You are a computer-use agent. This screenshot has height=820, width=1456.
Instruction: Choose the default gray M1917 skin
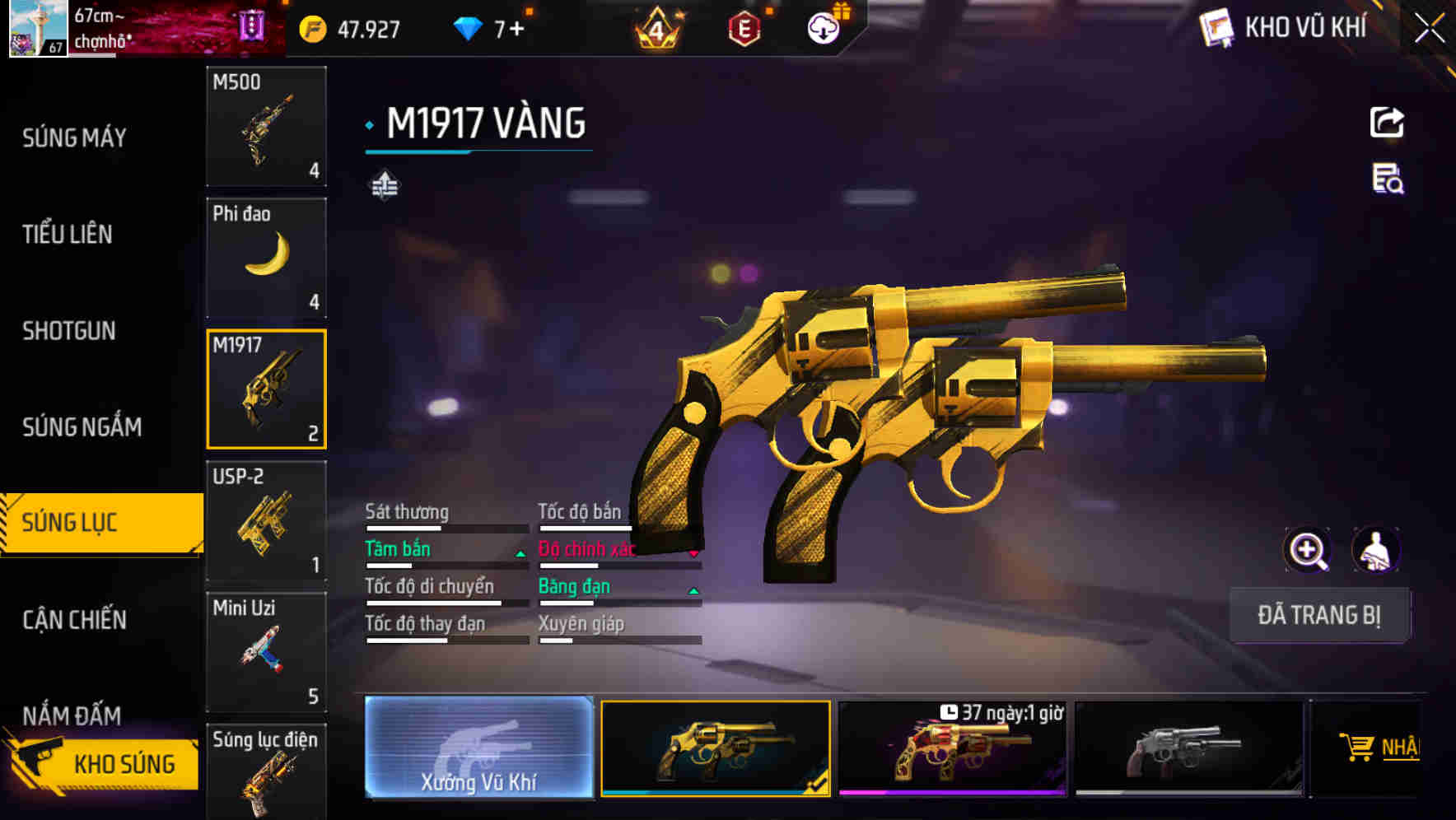[x=1188, y=748]
